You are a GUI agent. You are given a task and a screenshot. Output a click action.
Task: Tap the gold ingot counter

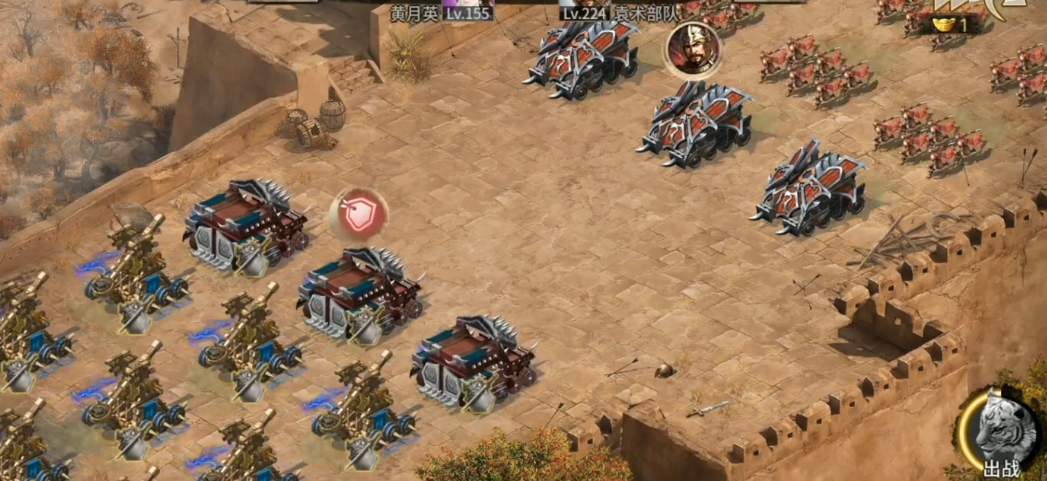click(950, 24)
